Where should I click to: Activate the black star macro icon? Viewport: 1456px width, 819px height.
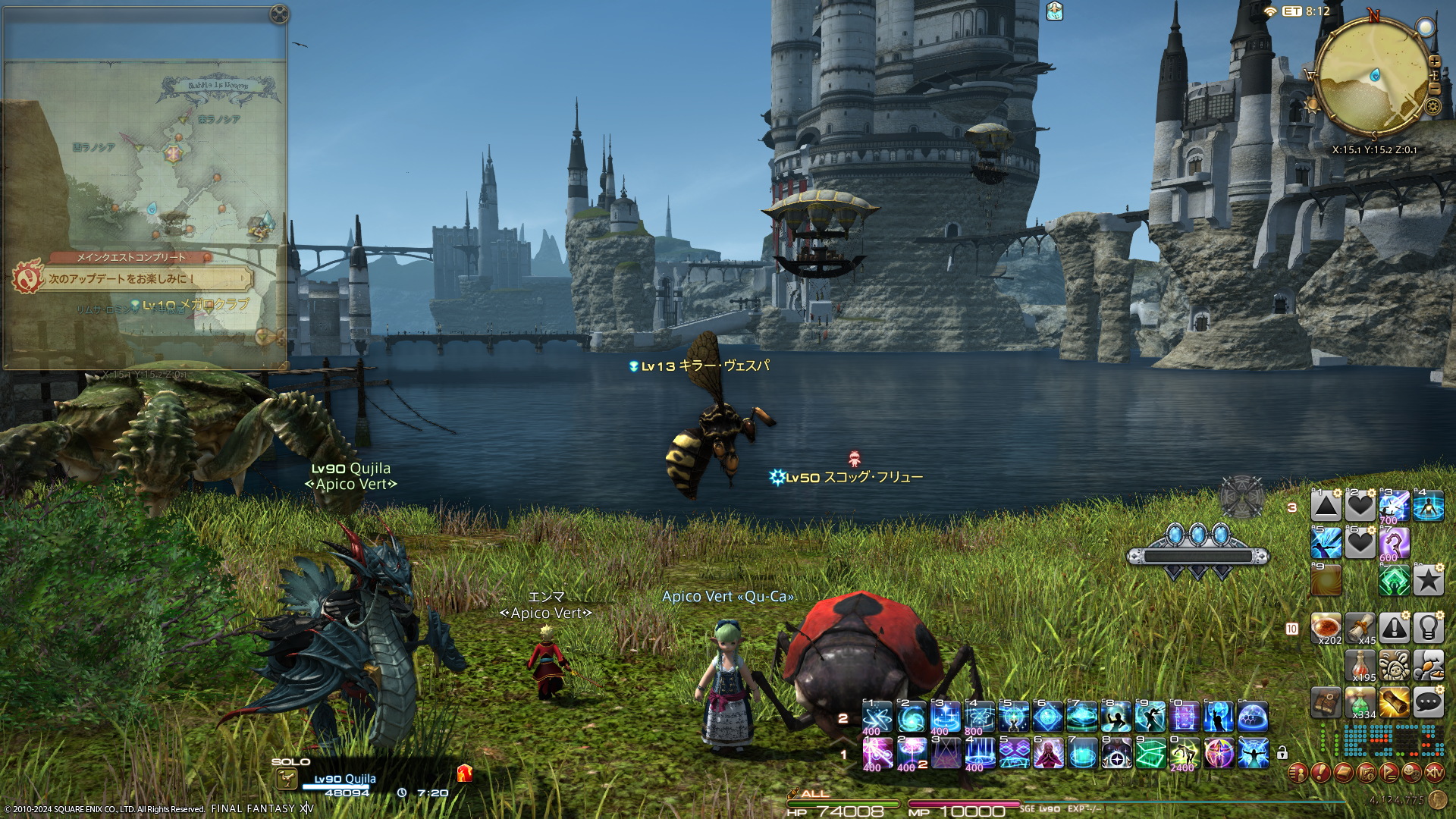click(1428, 581)
